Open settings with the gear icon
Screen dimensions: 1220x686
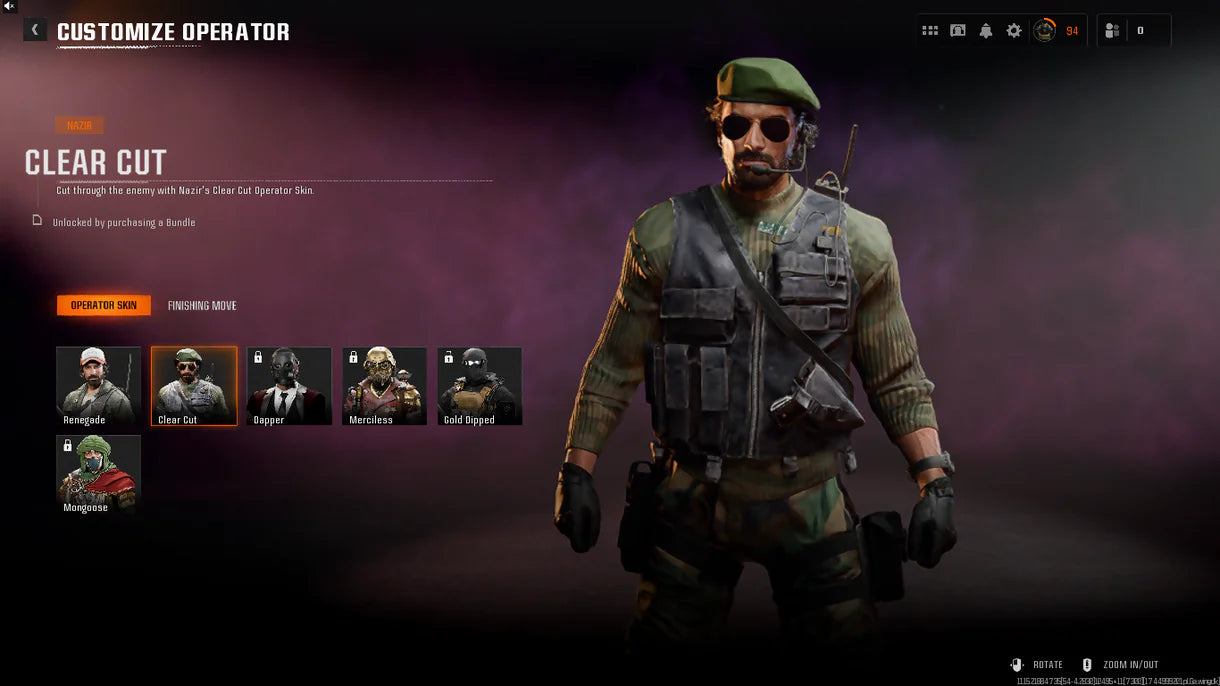pos(1014,31)
